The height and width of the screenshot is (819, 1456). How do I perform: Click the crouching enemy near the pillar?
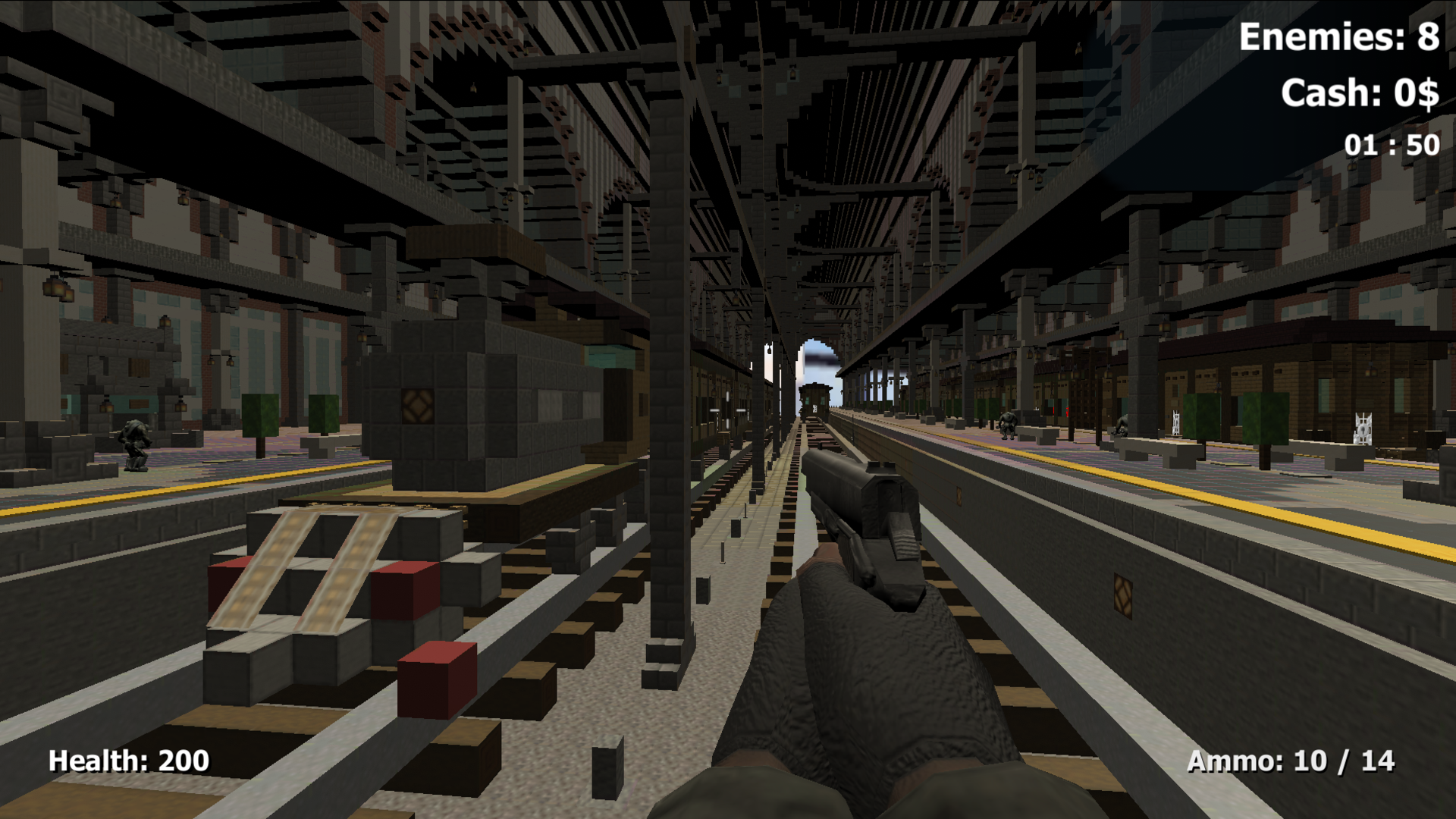point(1122,425)
